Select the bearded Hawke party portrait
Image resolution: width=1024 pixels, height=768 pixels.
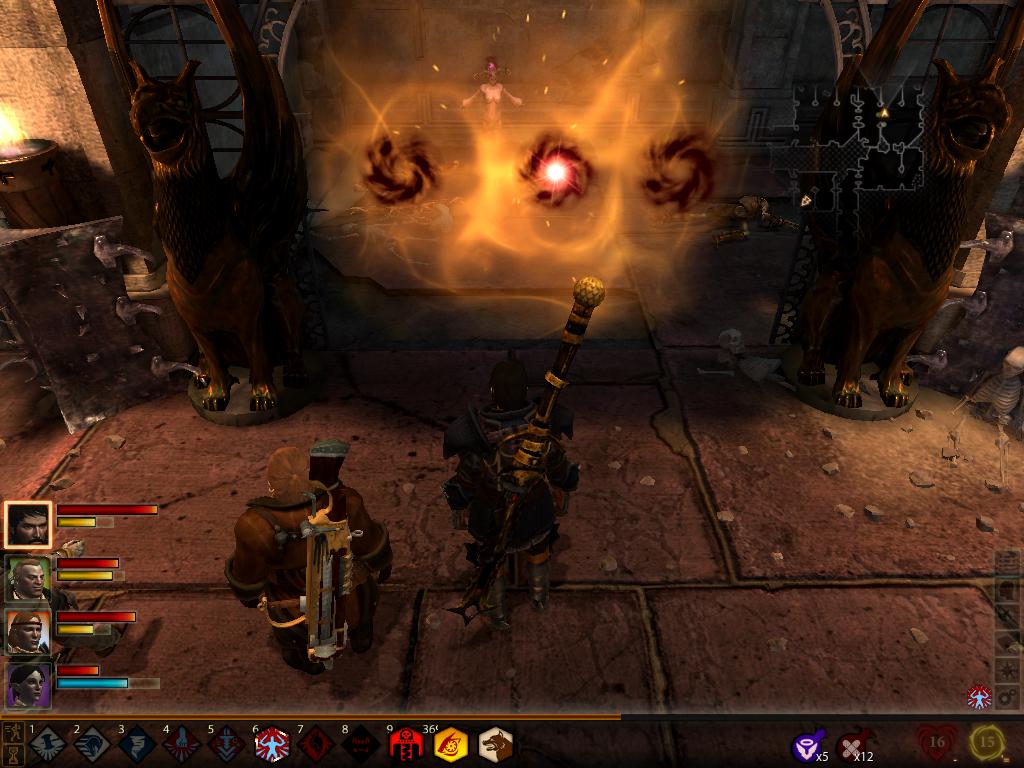[x=27, y=525]
